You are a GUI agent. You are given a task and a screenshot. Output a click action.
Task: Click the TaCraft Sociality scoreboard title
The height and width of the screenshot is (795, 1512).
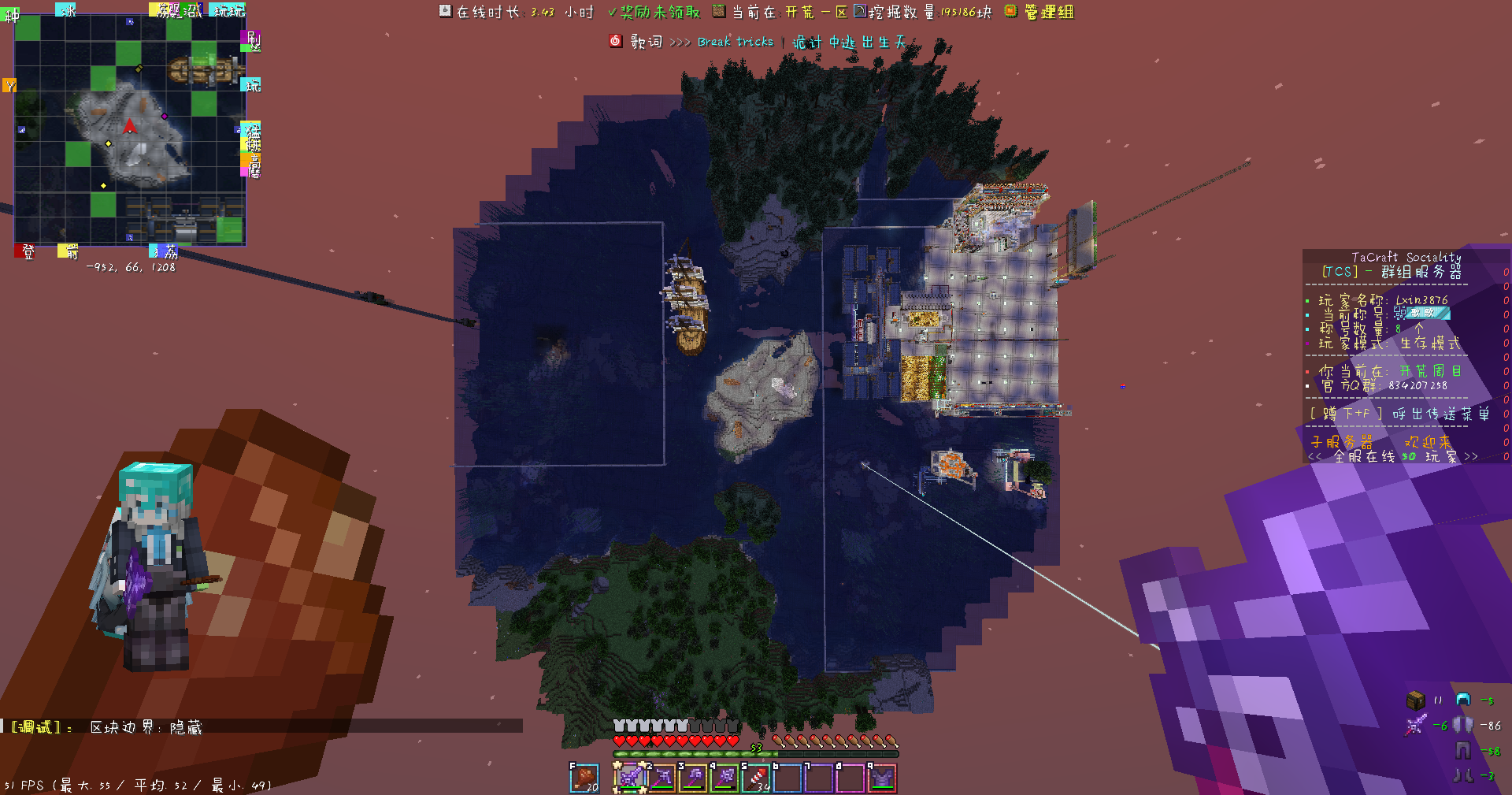[x=1406, y=257]
